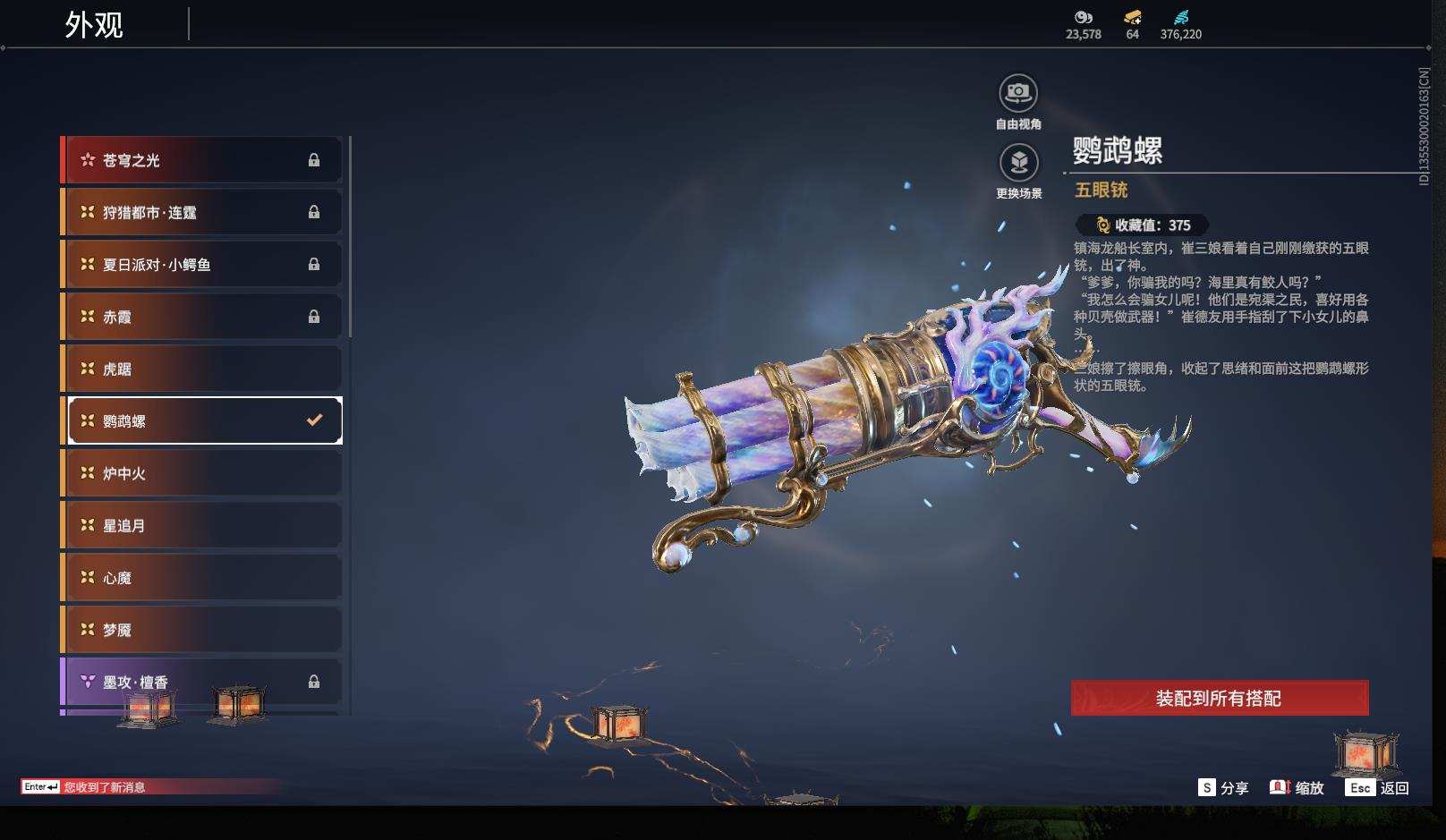Screen dimensions: 1446x840
Task: Pick the locked 赤霞 skin
Action: 201,317
